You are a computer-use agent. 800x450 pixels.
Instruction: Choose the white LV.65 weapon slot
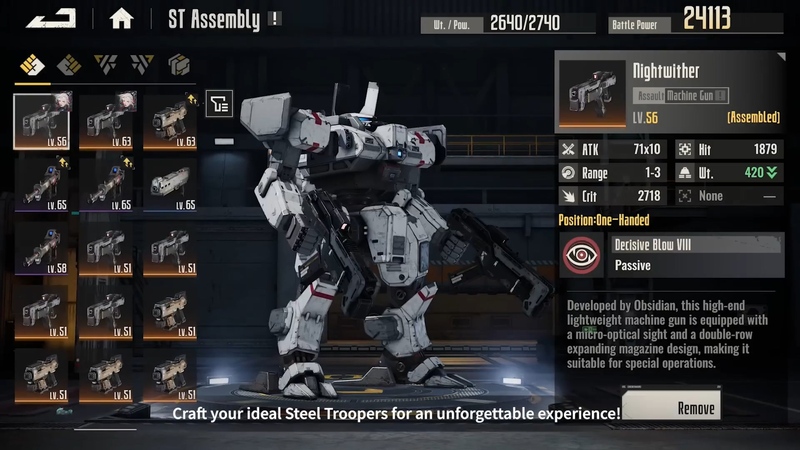(x=169, y=186)
